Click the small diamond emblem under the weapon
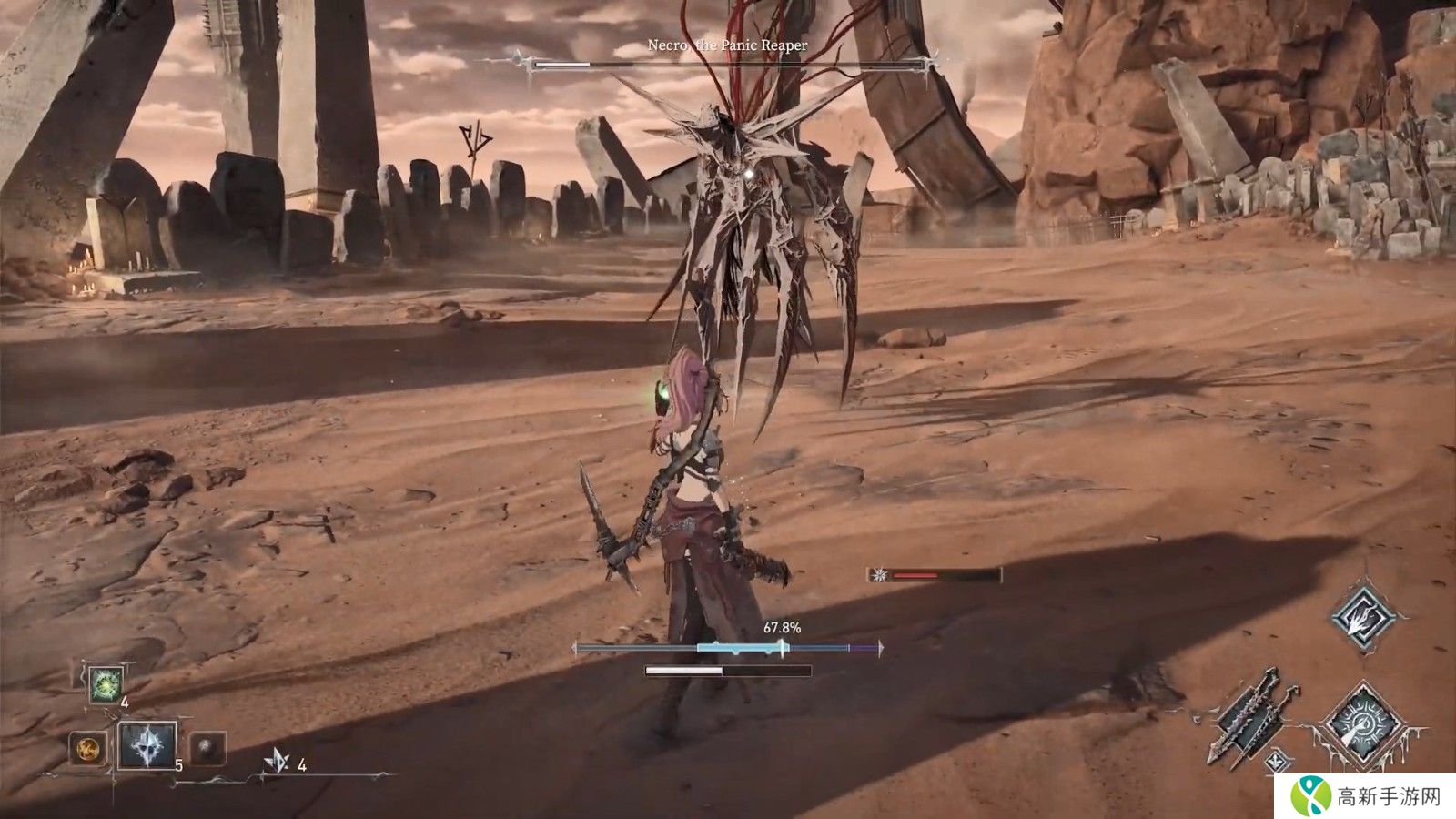The width and height of the screenshot is (1456, 819). (x=1279, y=757)
